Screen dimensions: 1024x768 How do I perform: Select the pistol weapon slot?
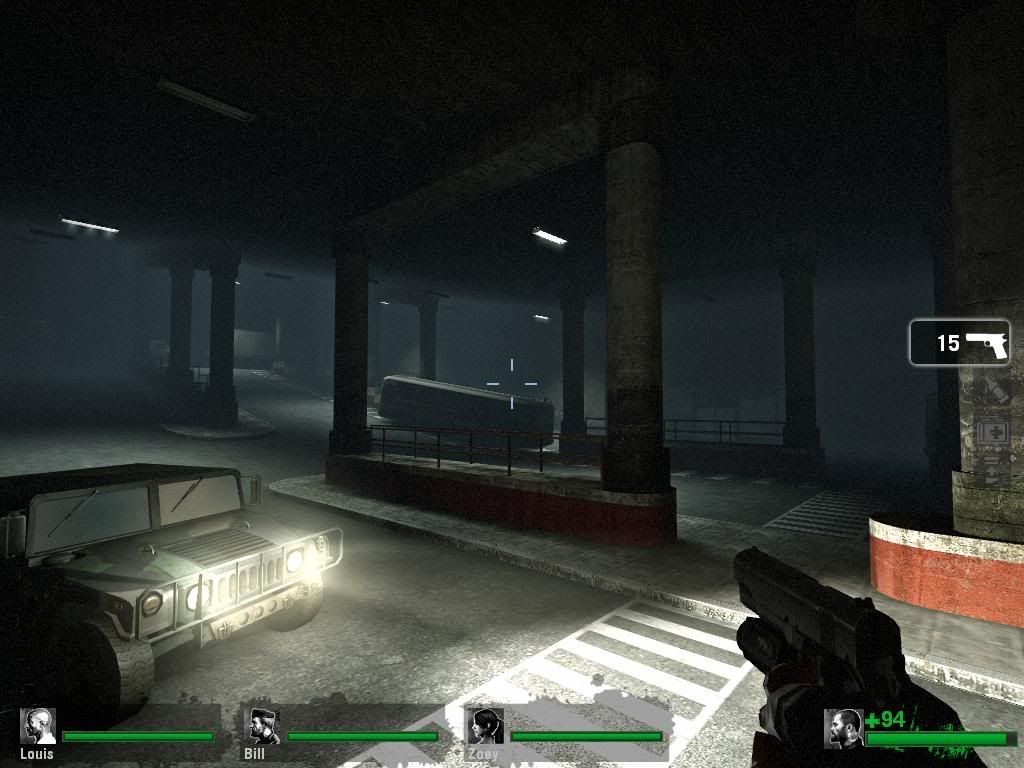[959, 343]
